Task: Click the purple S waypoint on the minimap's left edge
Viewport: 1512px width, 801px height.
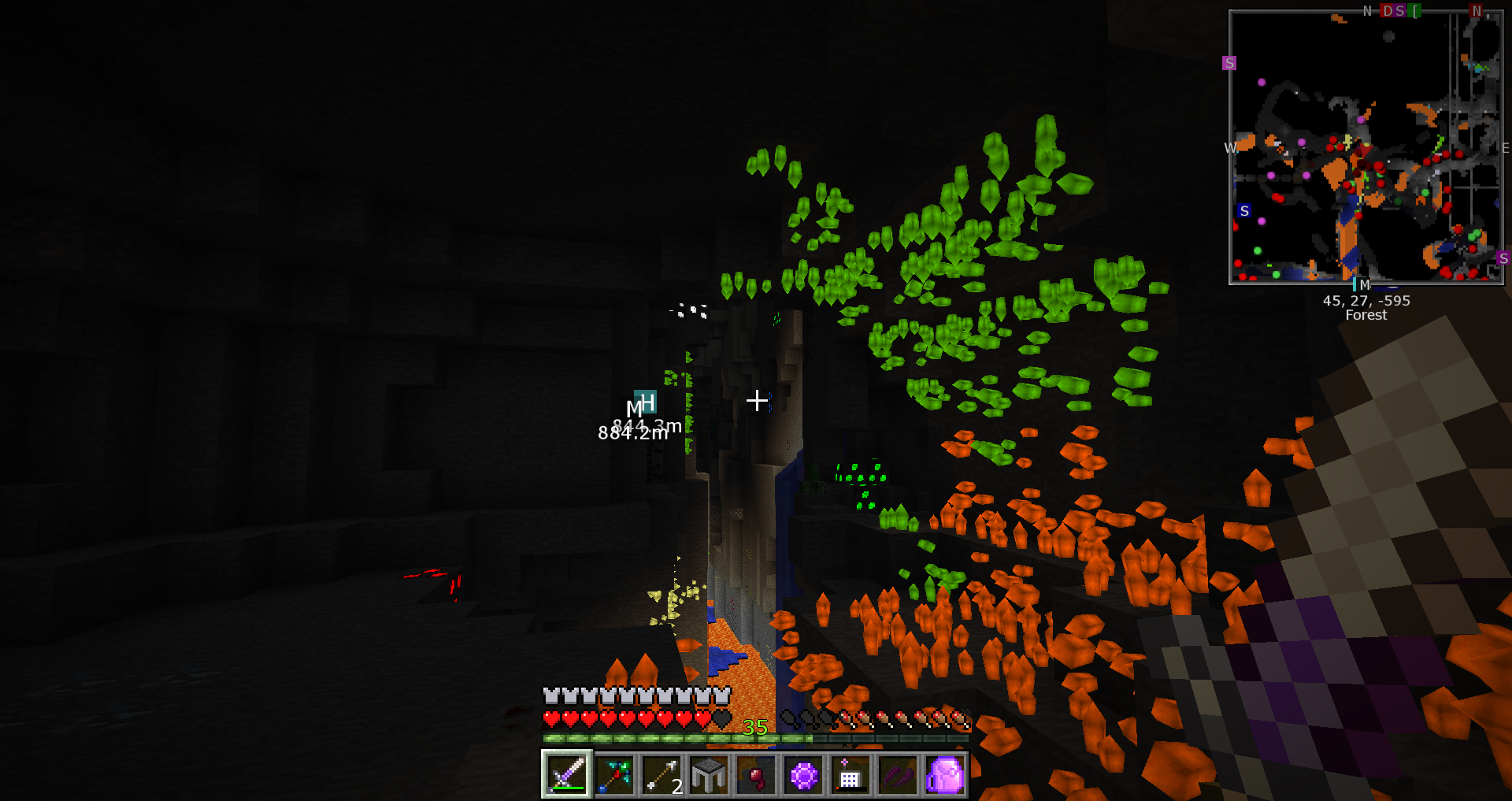Action: (x=1228, y=63)
